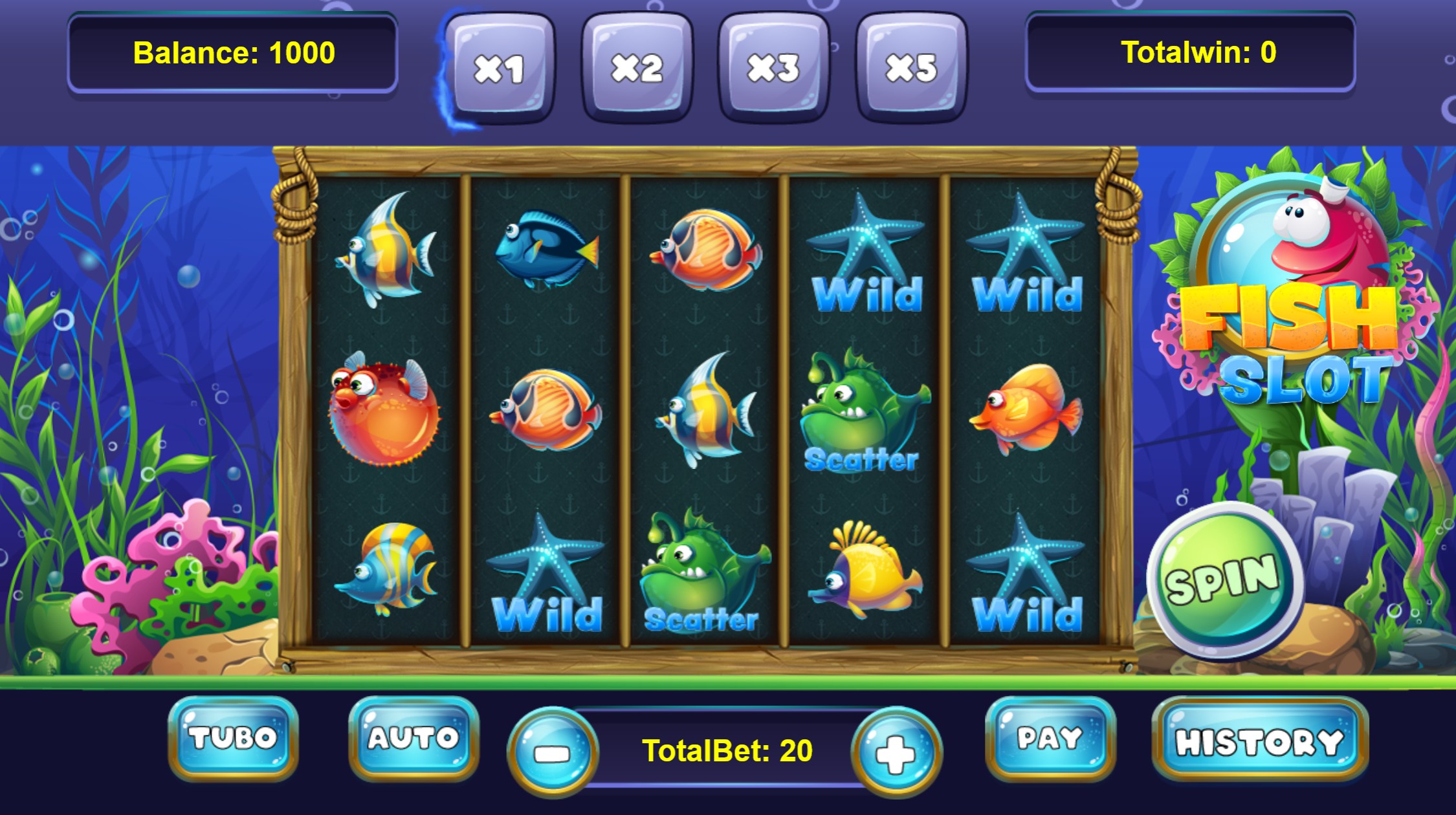Select the x1 bet multiplier
1456x815 pixels.
click(x=499, y=68)
